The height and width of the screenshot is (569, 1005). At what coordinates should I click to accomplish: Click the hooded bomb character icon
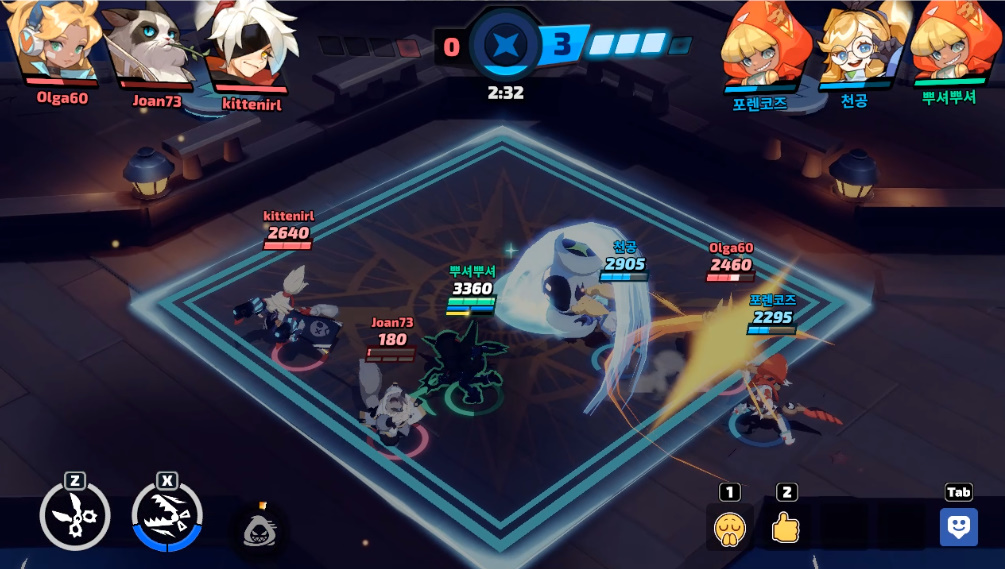[x=260, y=528]
